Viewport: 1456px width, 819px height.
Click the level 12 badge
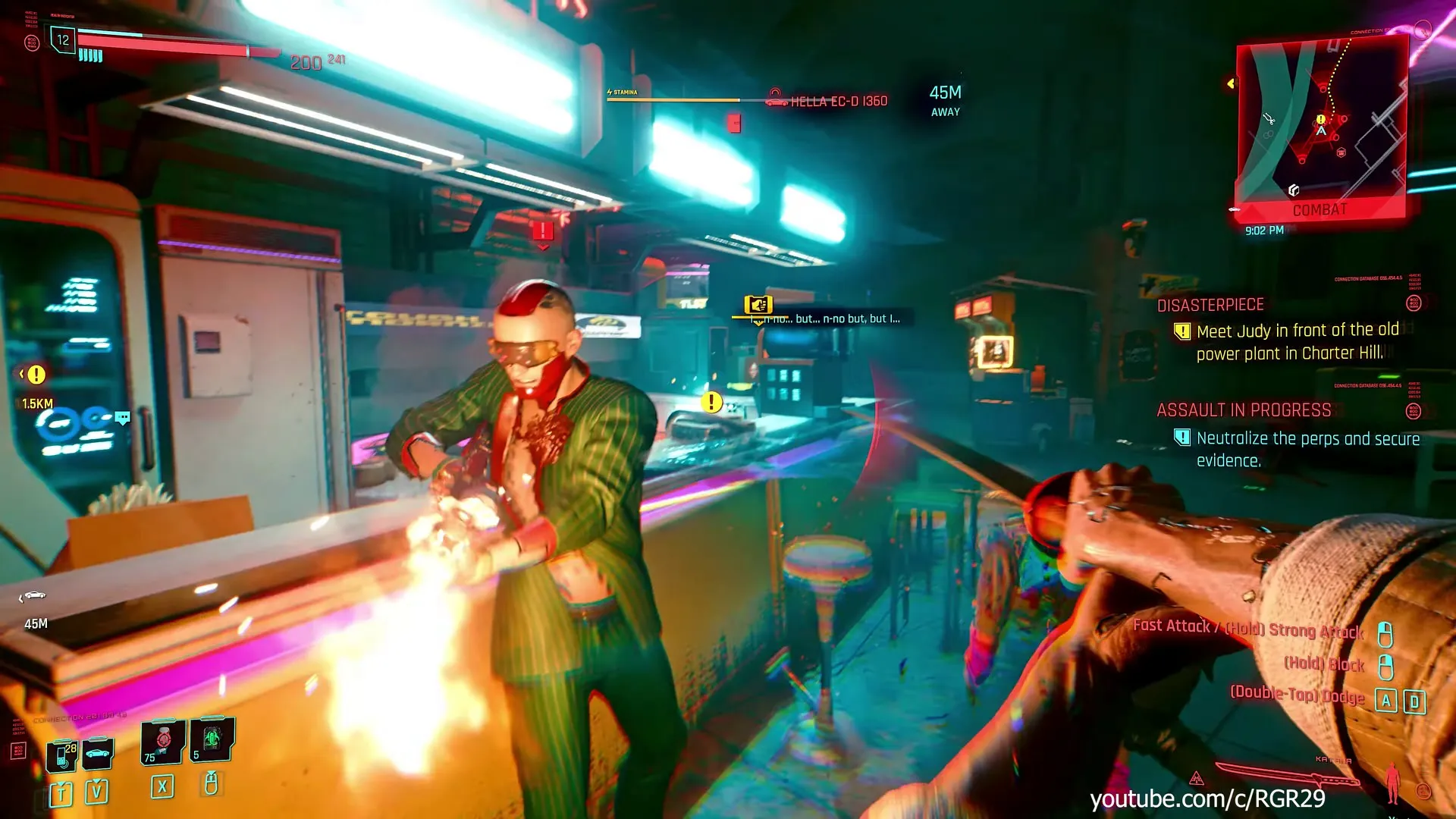pyautogui.click(x=63, y=40)
